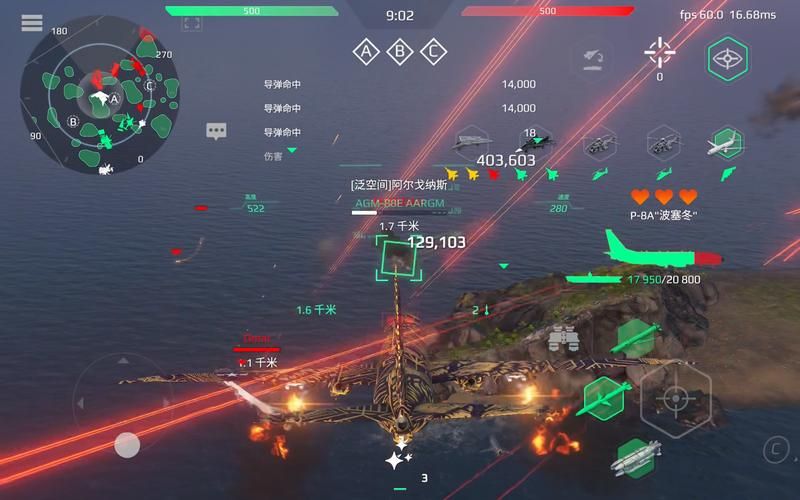The height and width of the screenshot is (500, 800).
Task: Open the binoculars zoom view
Action: [x=563, y=339]
